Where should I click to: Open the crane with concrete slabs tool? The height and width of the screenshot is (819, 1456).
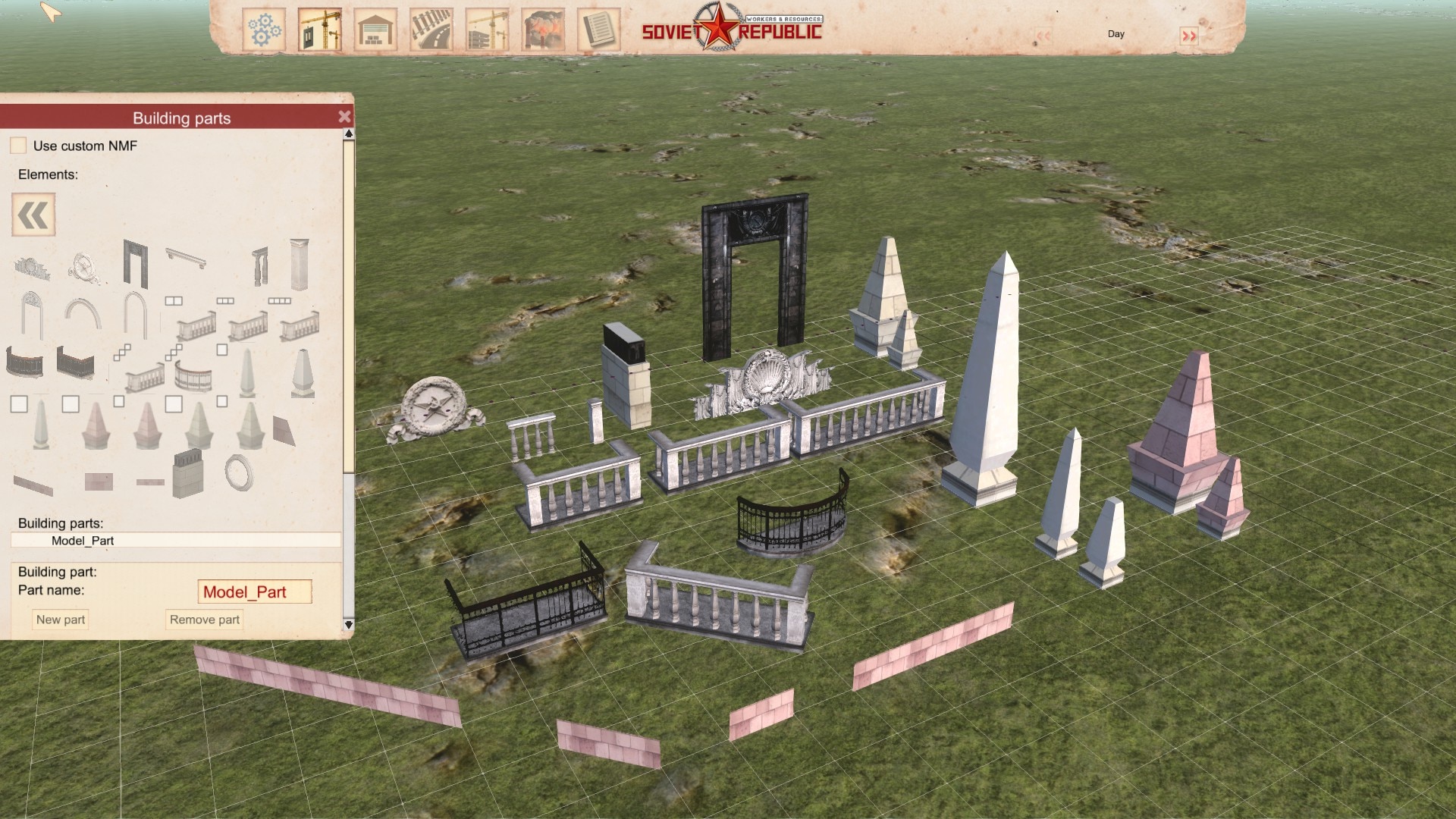coord(487,30)
